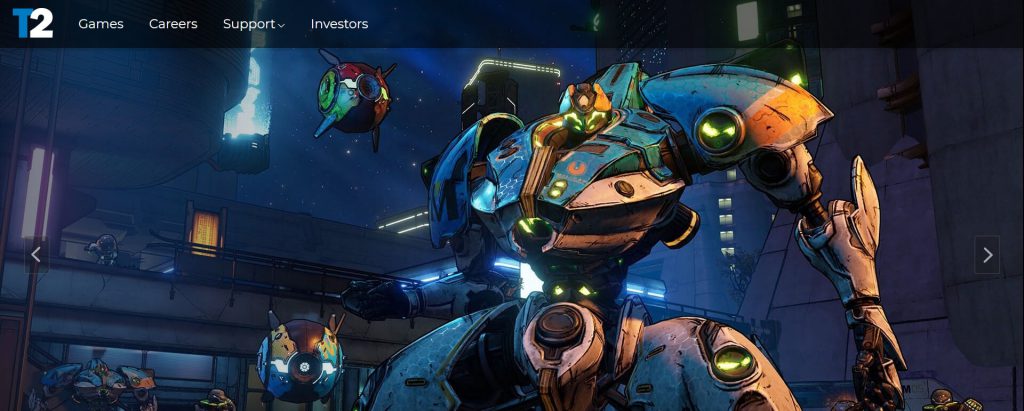Click the T2 logo
The width and height of the screenshot is (1024, 411).
click(x=32, y=23)
